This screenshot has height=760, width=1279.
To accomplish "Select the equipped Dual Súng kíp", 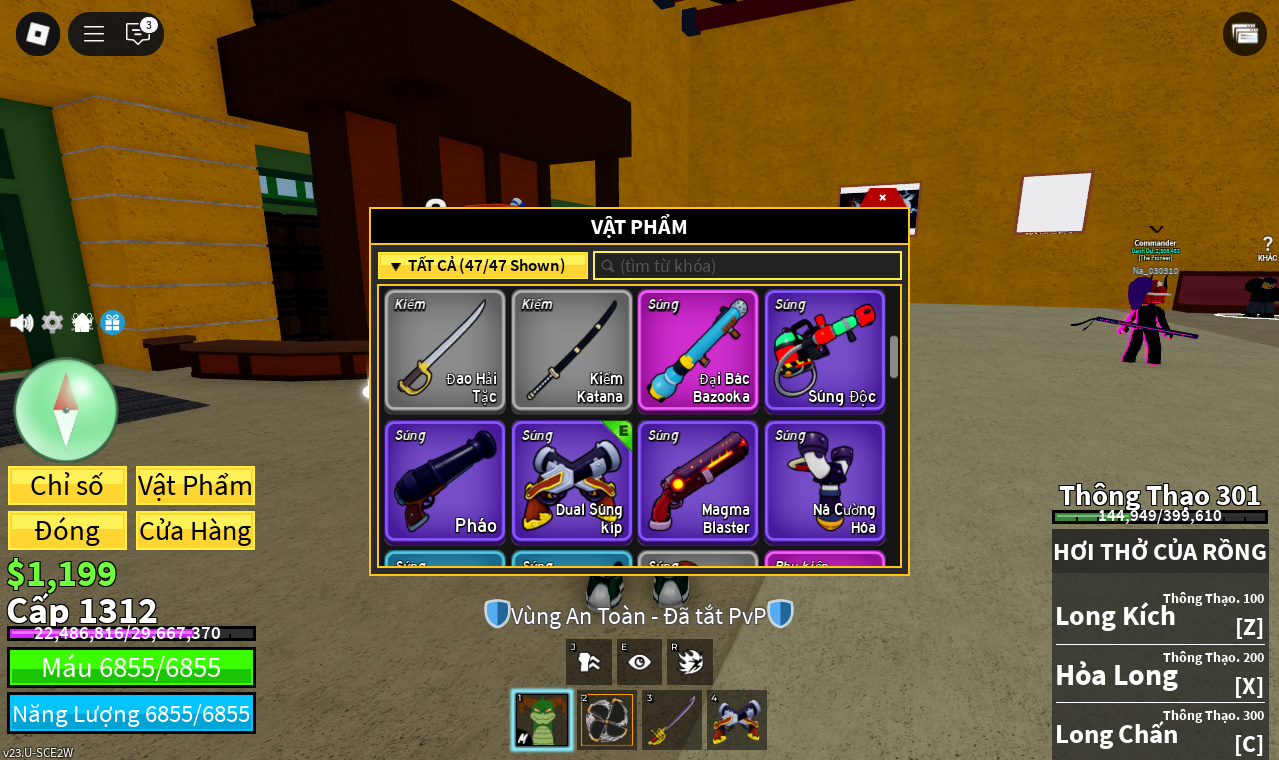I will (572, 482).
